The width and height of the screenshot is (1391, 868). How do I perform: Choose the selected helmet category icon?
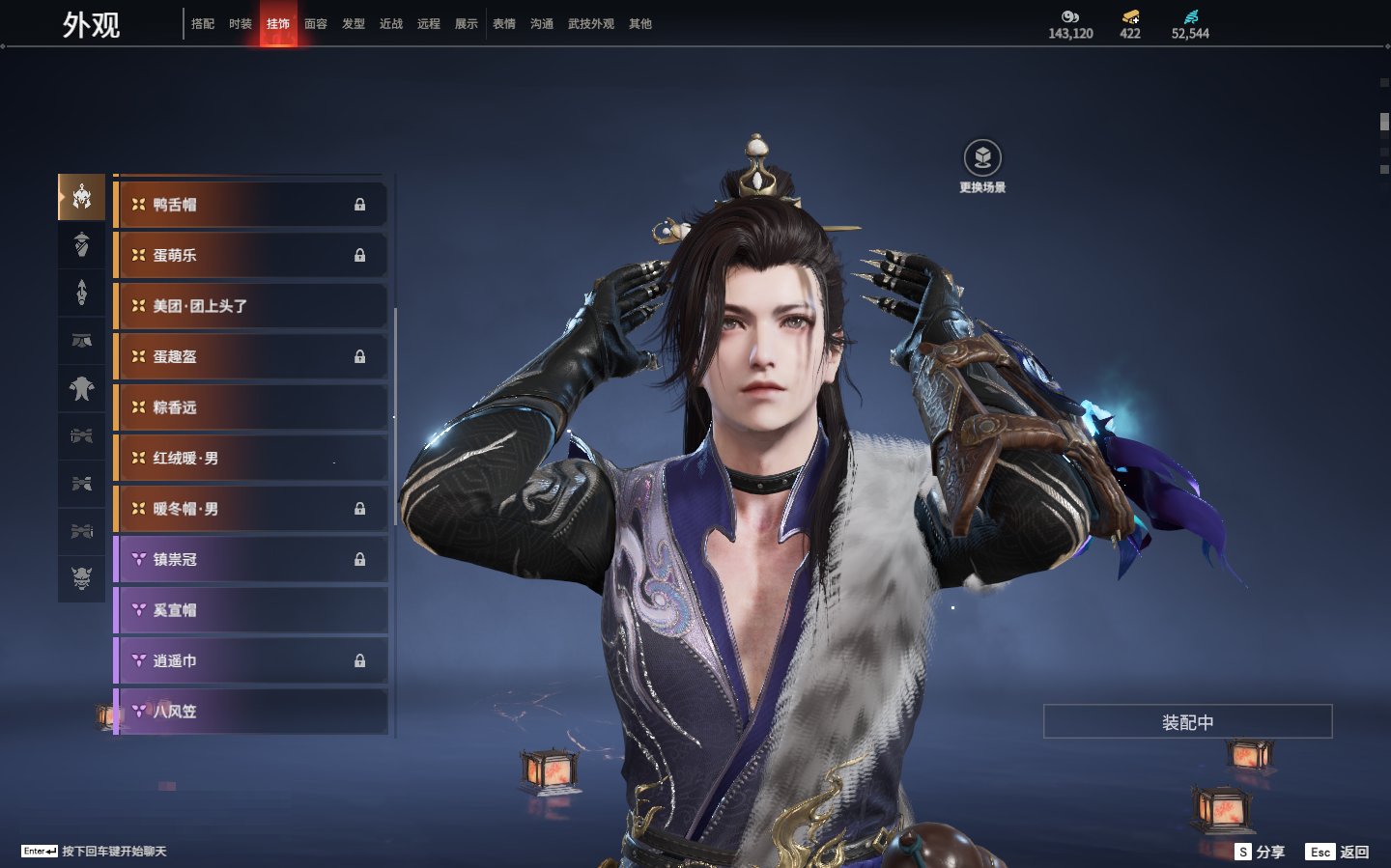coord(82,197)
